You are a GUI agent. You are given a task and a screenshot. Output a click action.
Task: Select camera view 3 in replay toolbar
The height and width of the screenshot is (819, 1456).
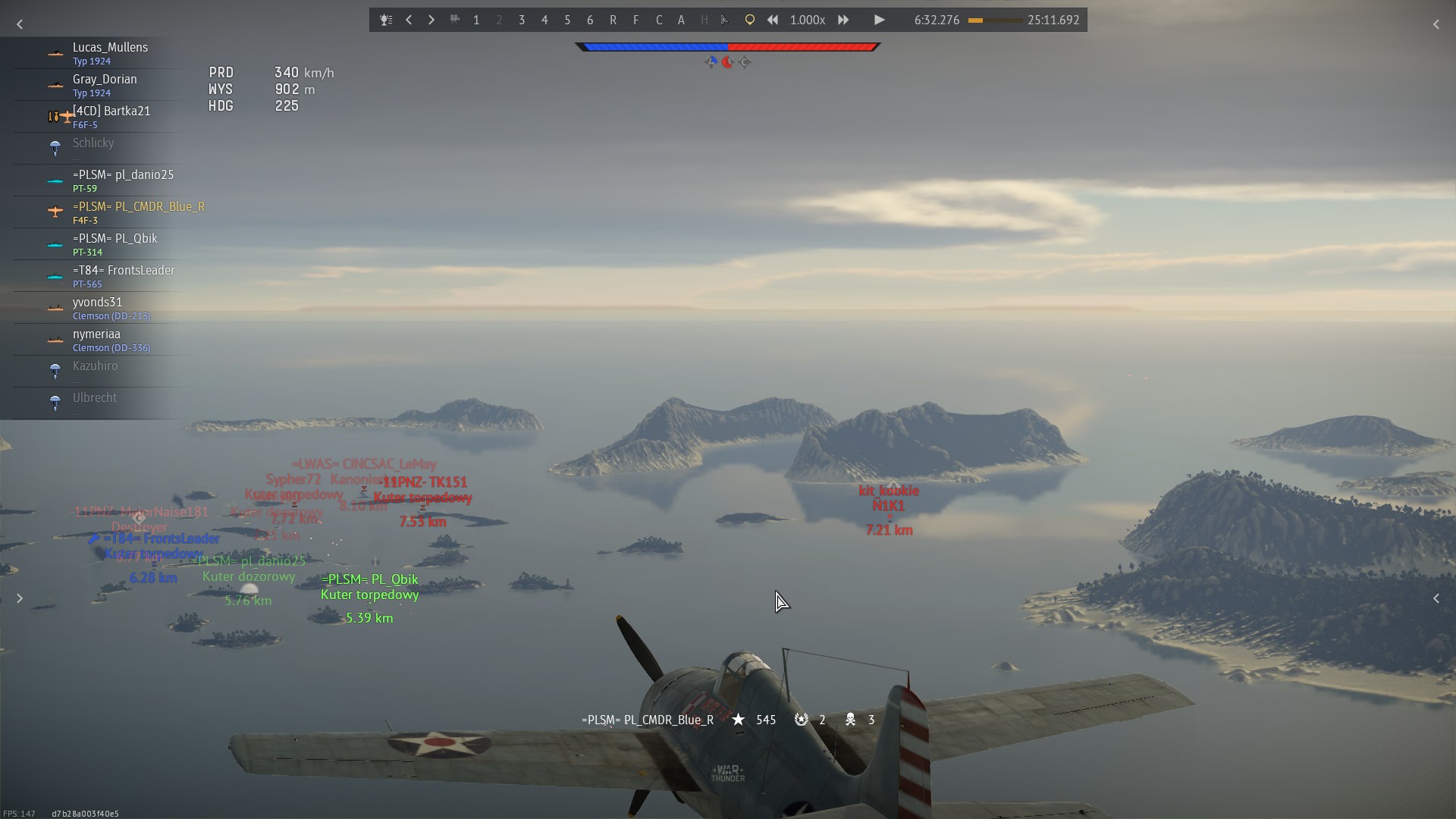(522, 20)
